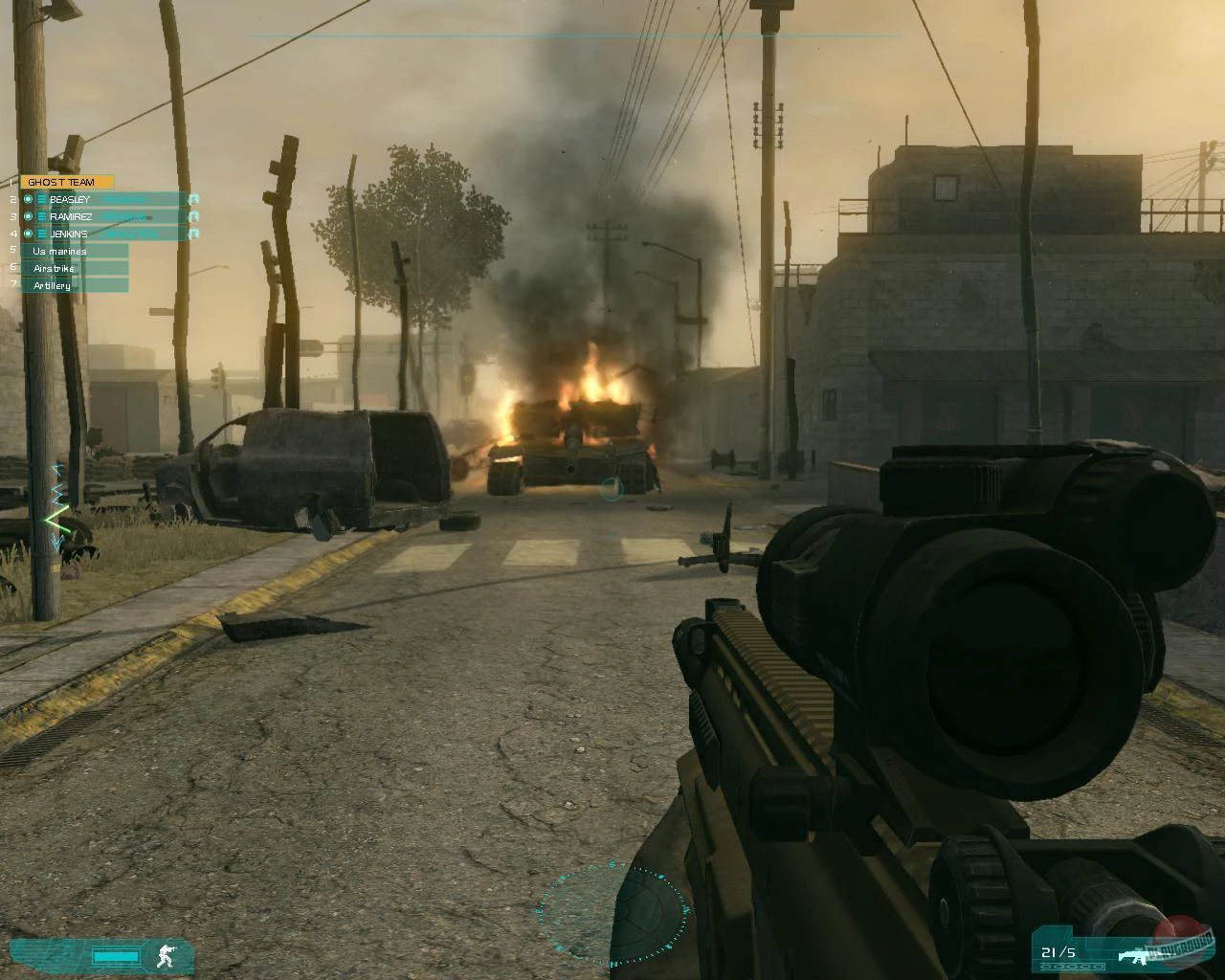
Task: Click Ramirez's helmet status icon
Action: click(x=194, y=216)
